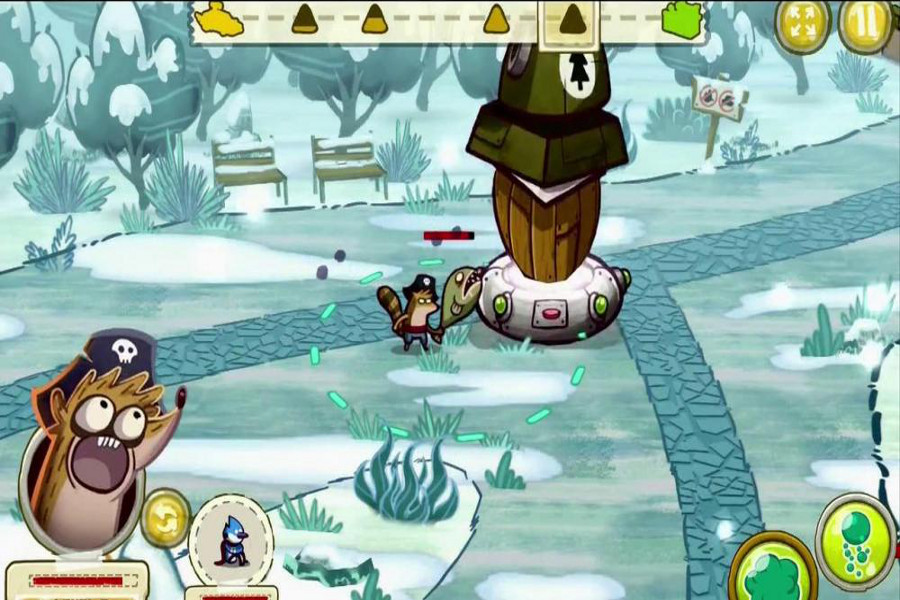Pause the game
This screenshot has width=900, height=600.
pos(866,25)
